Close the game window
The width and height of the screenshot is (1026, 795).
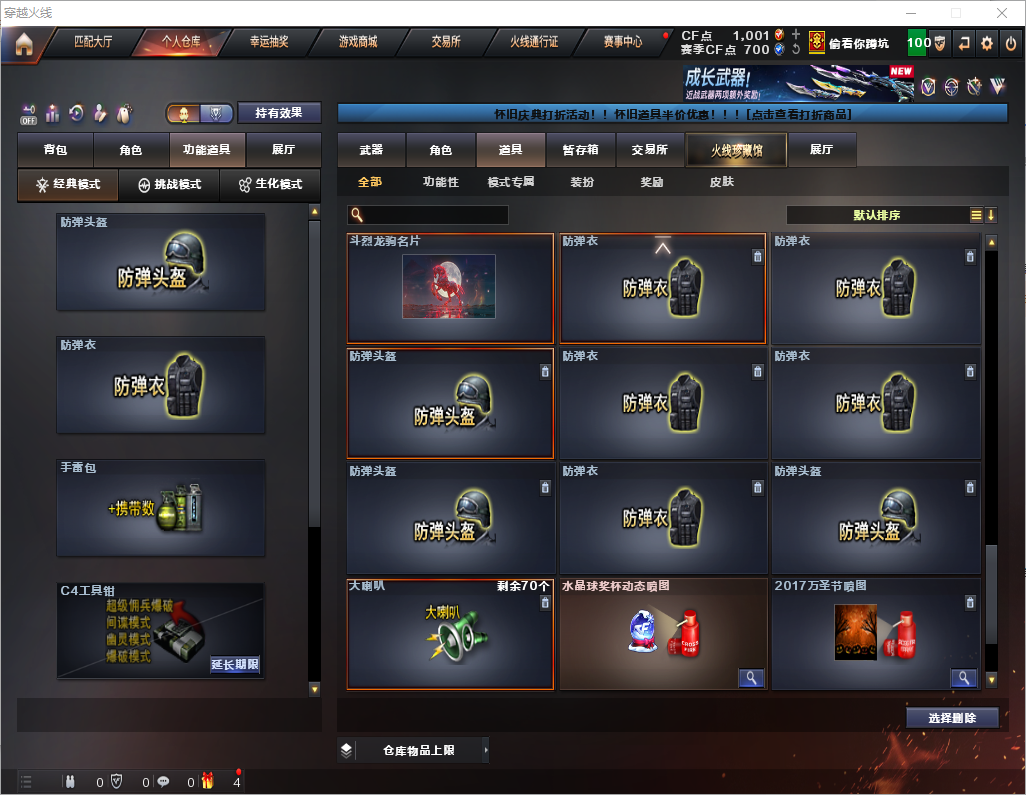1001,13
